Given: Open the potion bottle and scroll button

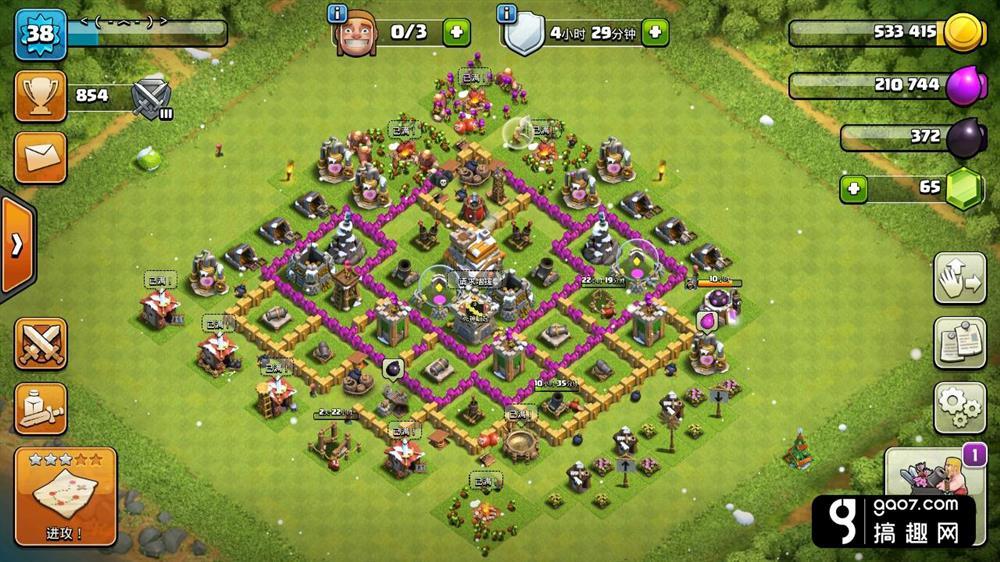Looking at the screenshot, I should 40,408.
